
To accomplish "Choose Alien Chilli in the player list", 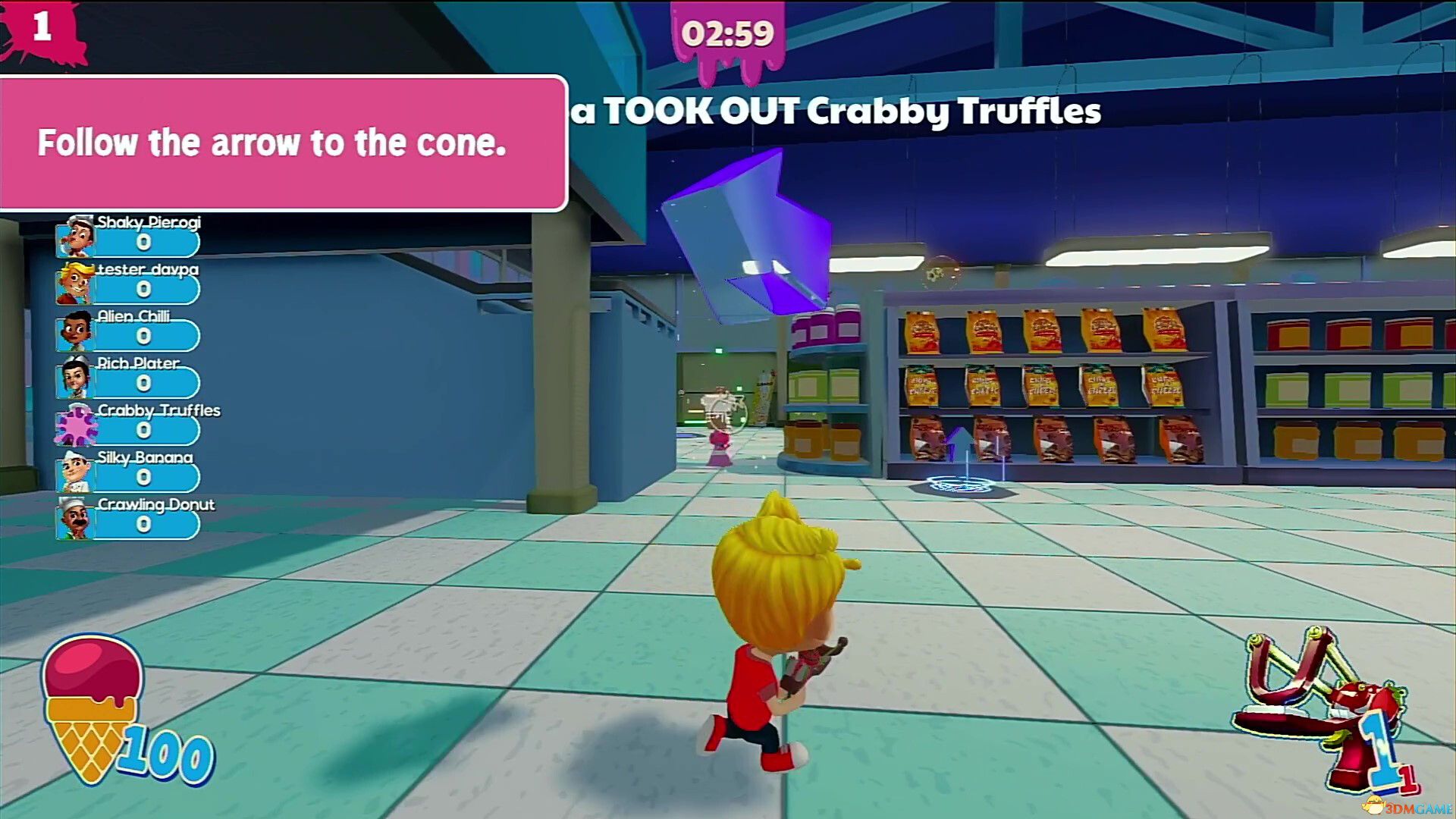I will 129,330.
